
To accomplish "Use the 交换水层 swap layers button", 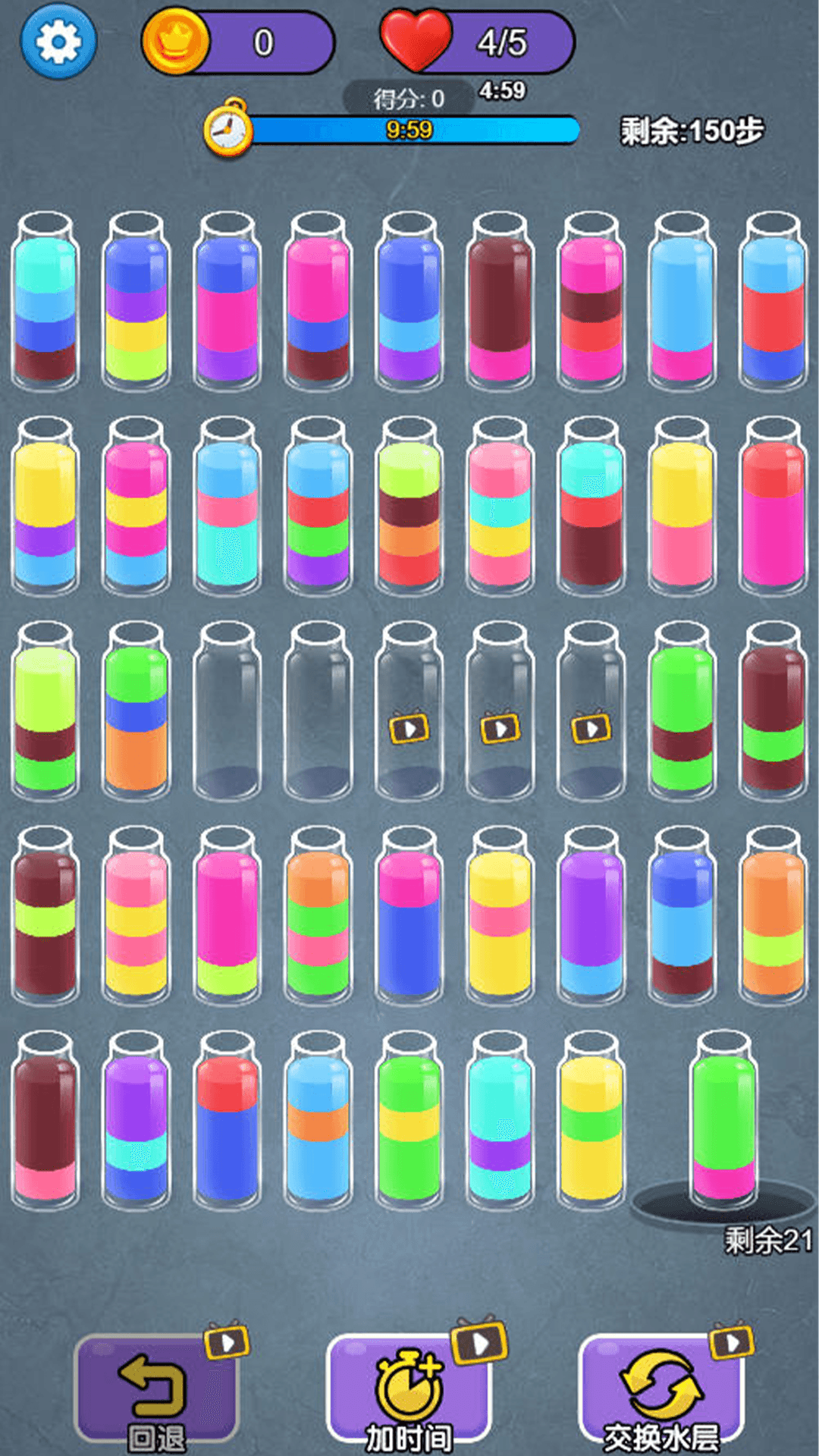I will click(x=661, y=1389).
